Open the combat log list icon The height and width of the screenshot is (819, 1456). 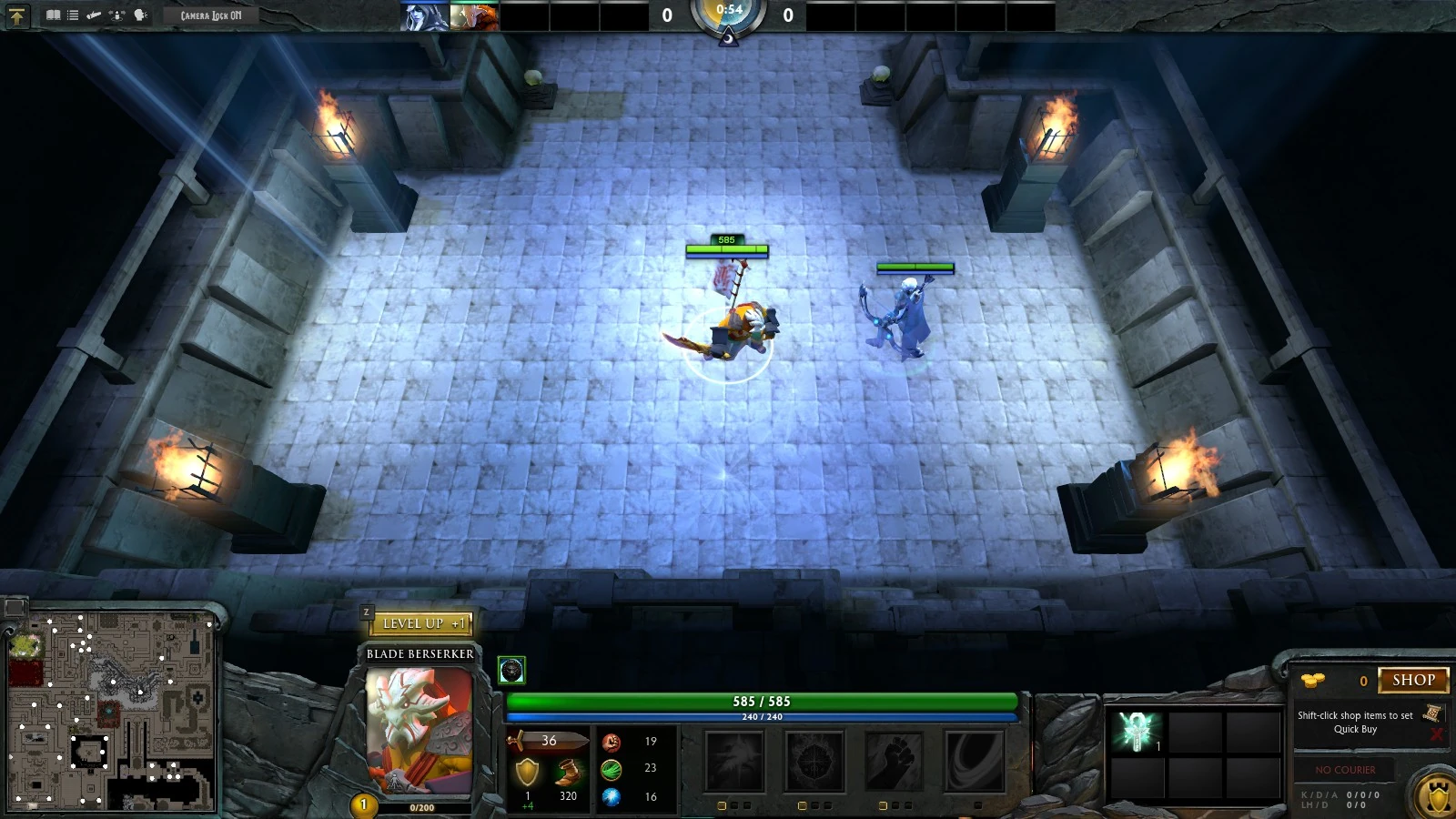[x=73, y=15]
